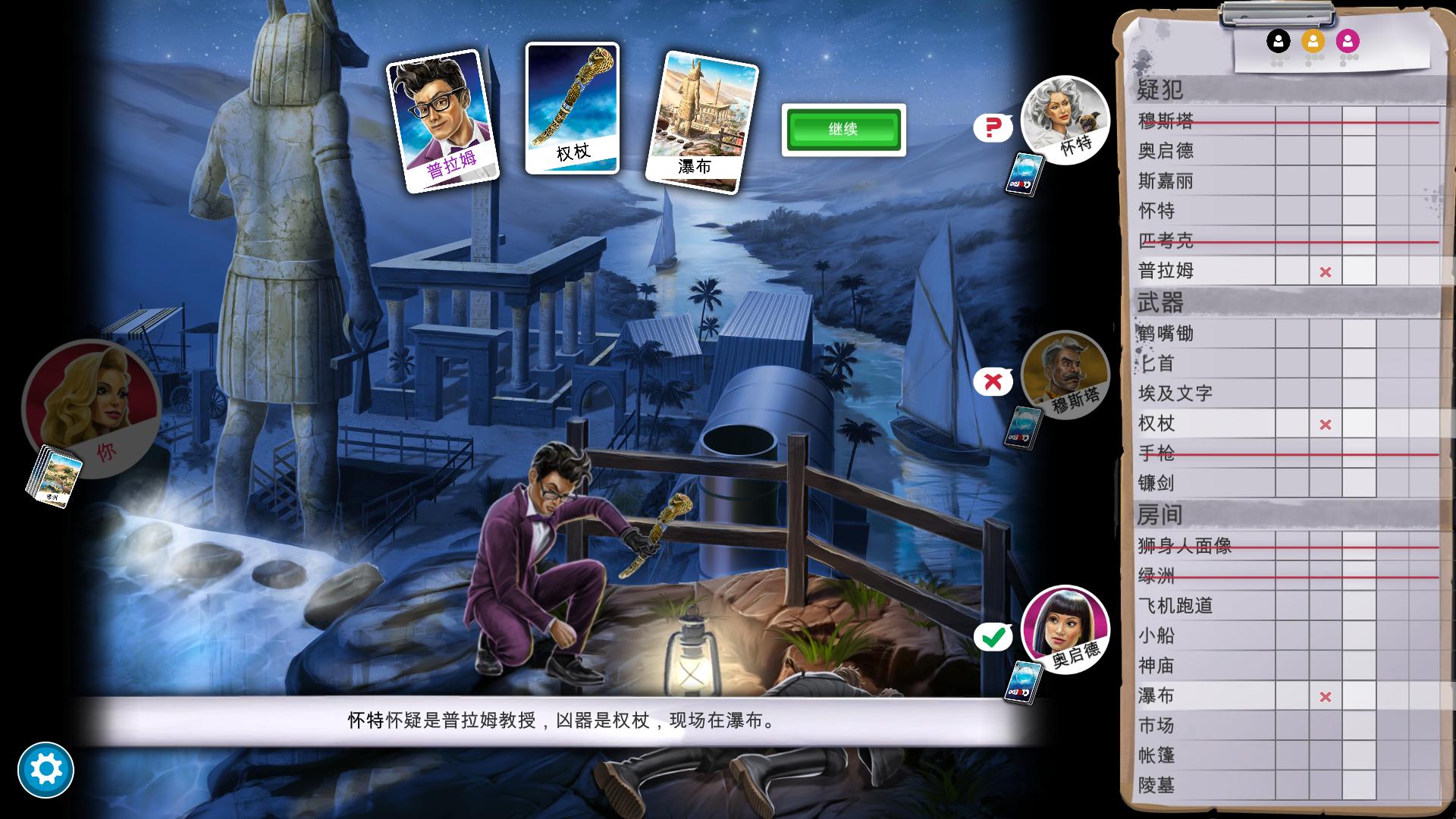Click your own blonde character avatar

[91, 409]
